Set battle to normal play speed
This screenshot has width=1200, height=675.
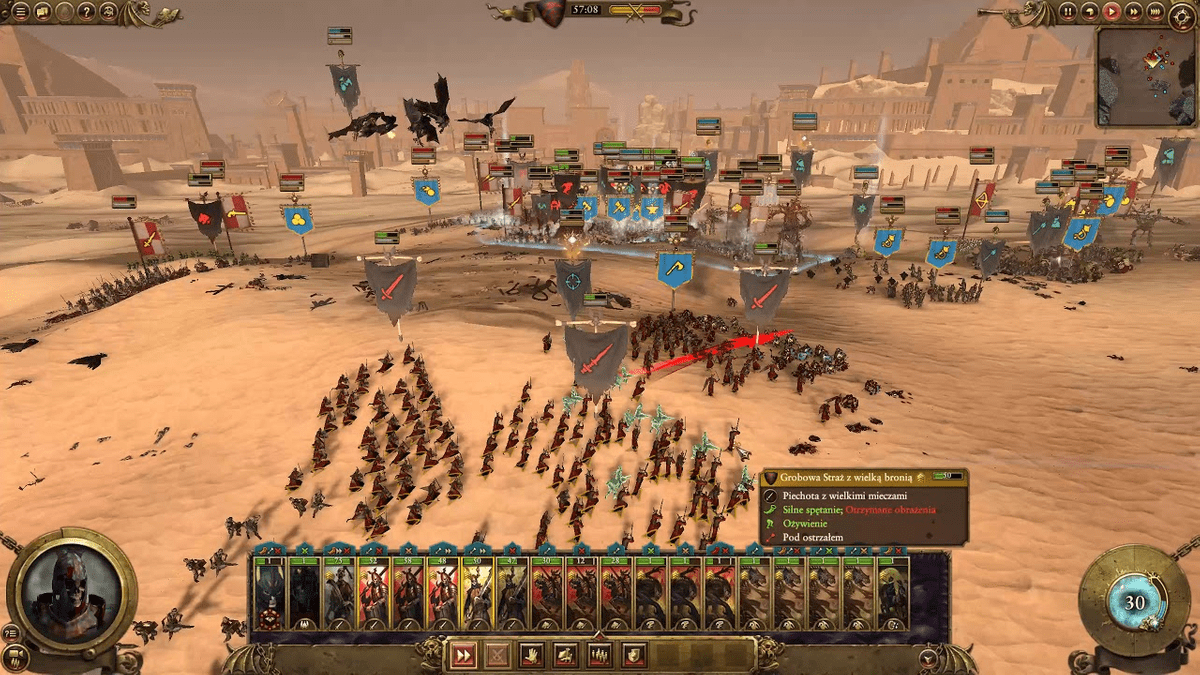[1112, 13]
